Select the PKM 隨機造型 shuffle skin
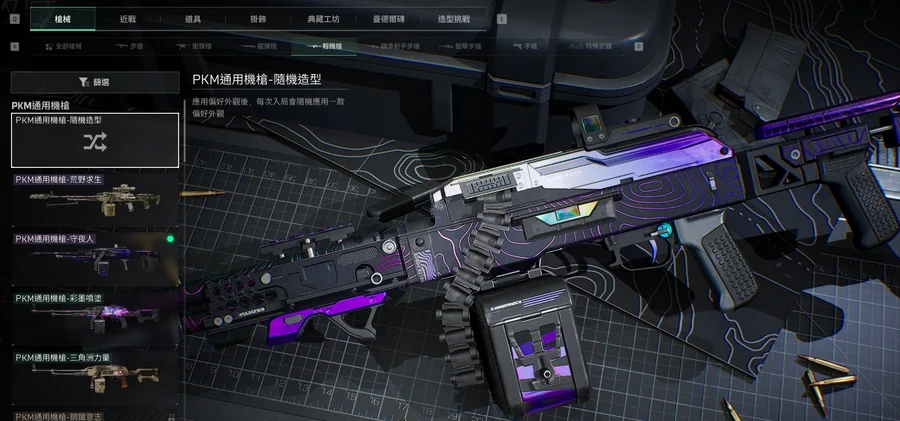 tap(95, 140)
